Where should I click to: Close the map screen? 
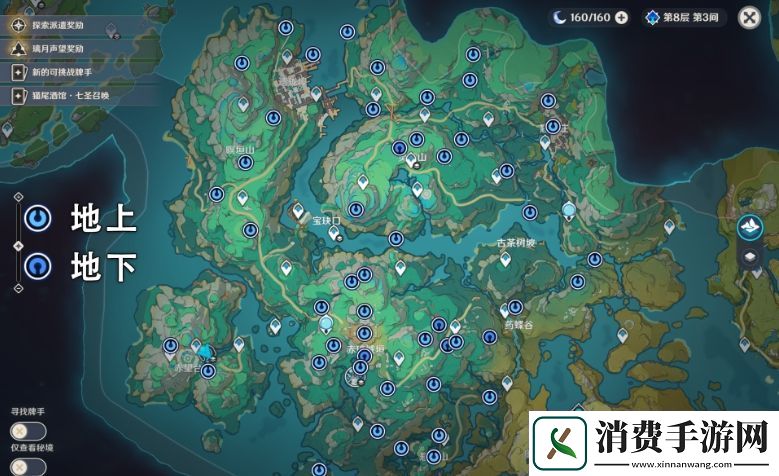click(x=749, y=17)
